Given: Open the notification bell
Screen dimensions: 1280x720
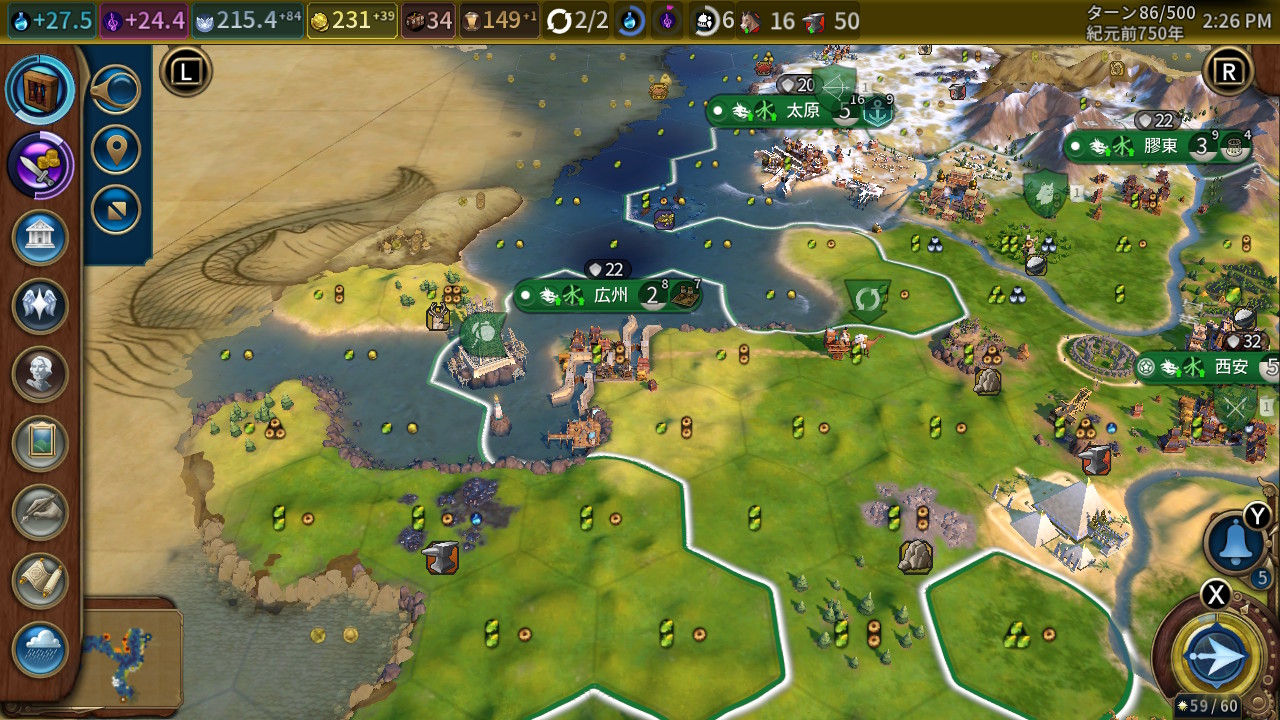Looking at the screenshot, I should [x=1236, y=542].
